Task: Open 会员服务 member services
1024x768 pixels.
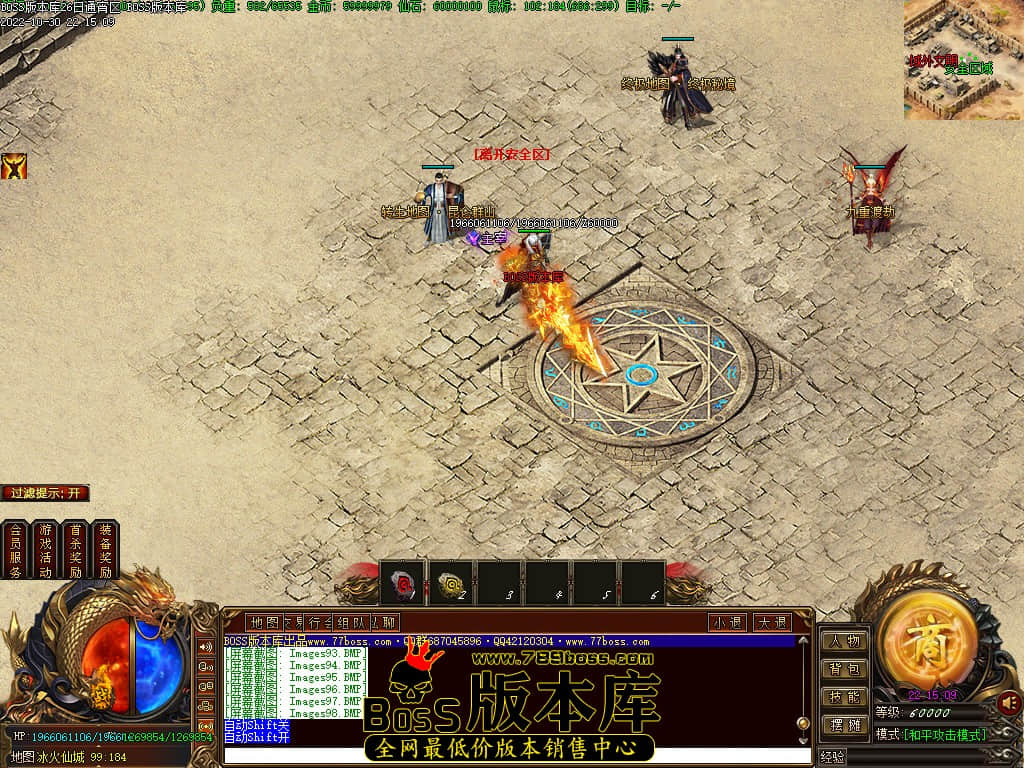Action: 15,550
